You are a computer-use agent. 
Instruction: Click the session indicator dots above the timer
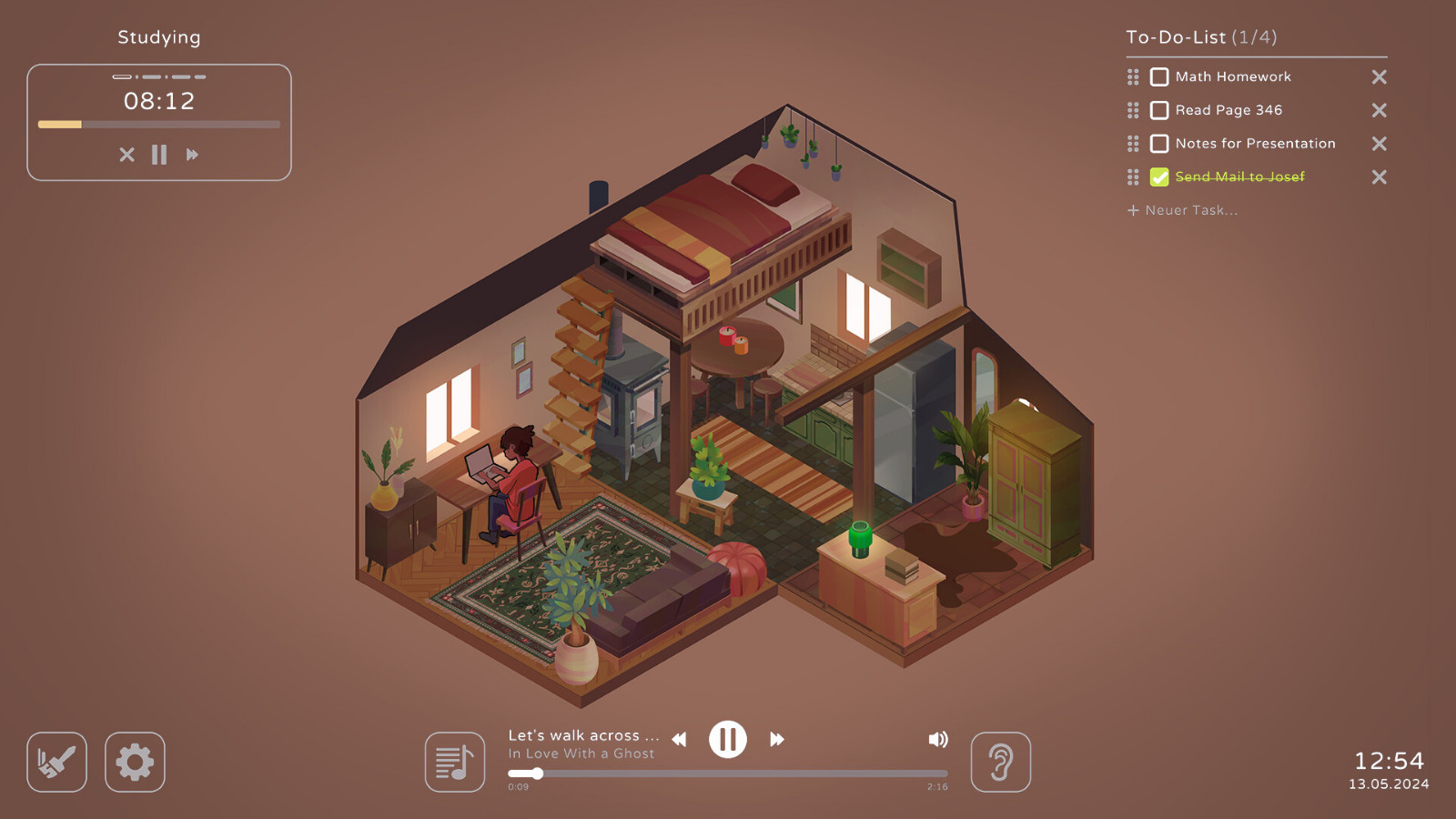[159, 76]
